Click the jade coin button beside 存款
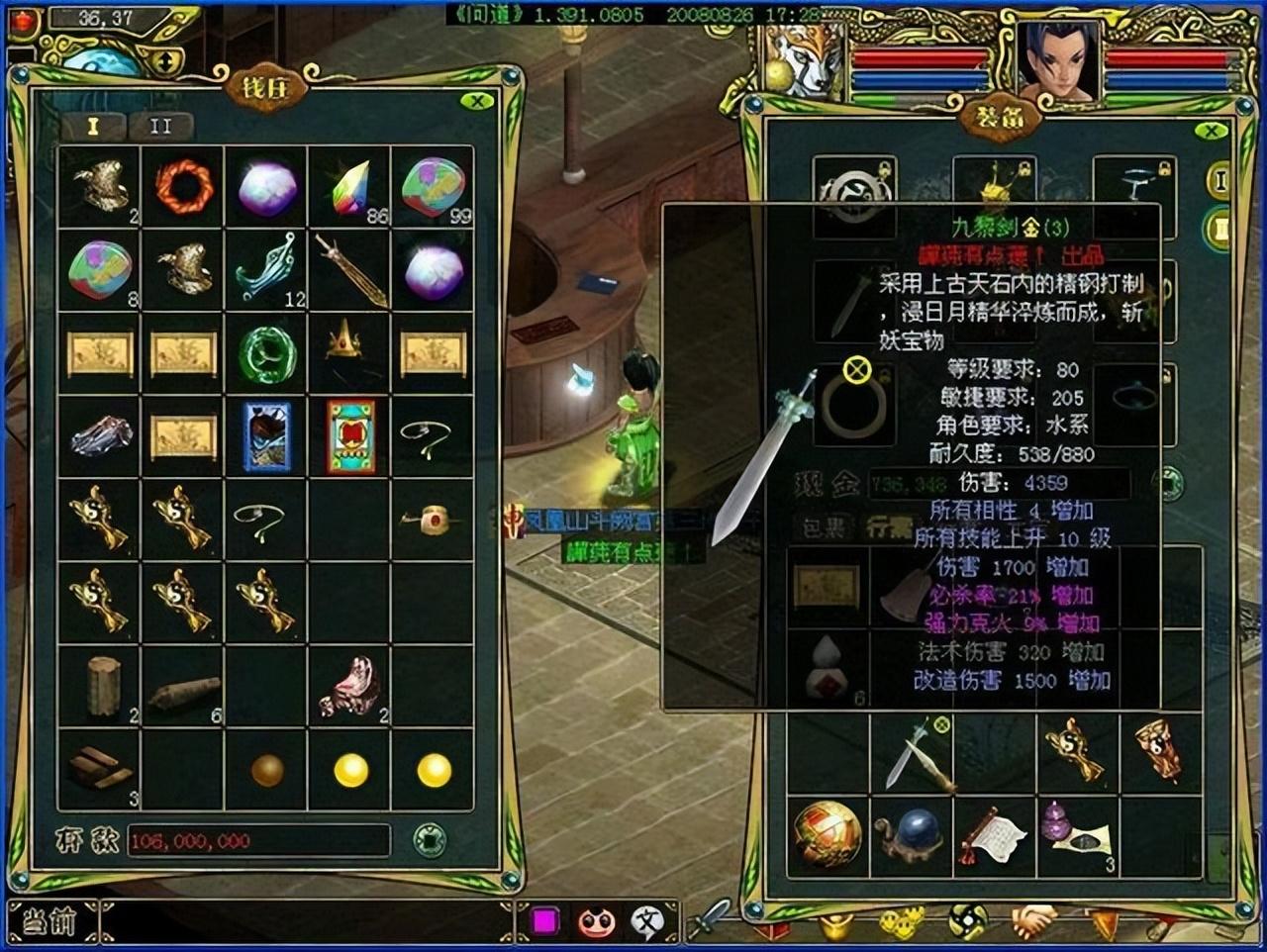 (429, 840)
